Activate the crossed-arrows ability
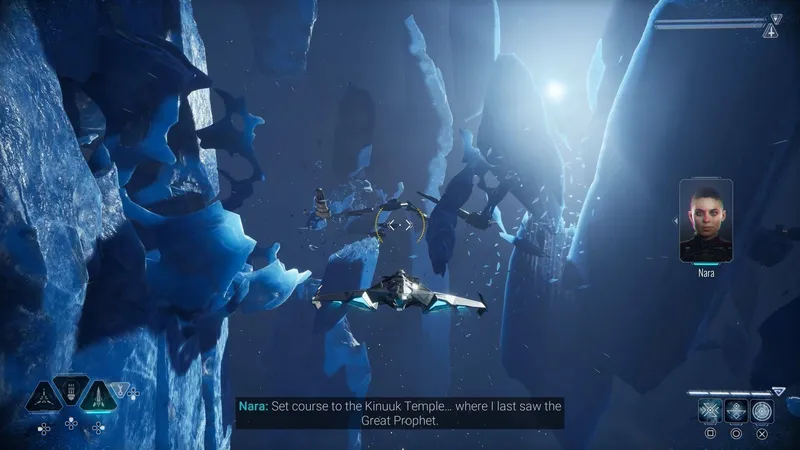 click(x=710, y=411)
